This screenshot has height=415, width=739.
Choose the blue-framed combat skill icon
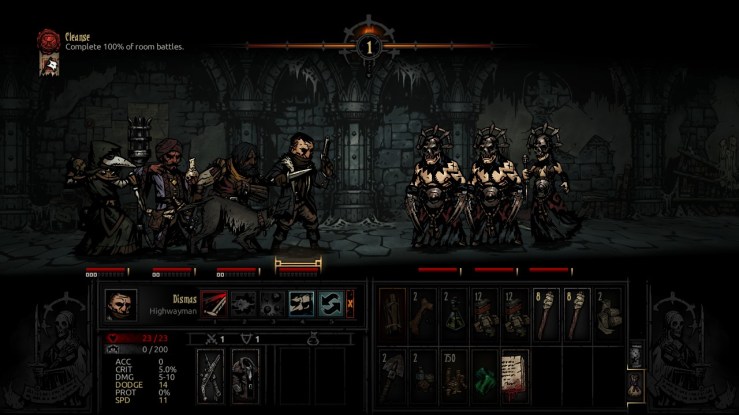click(302, 304)
